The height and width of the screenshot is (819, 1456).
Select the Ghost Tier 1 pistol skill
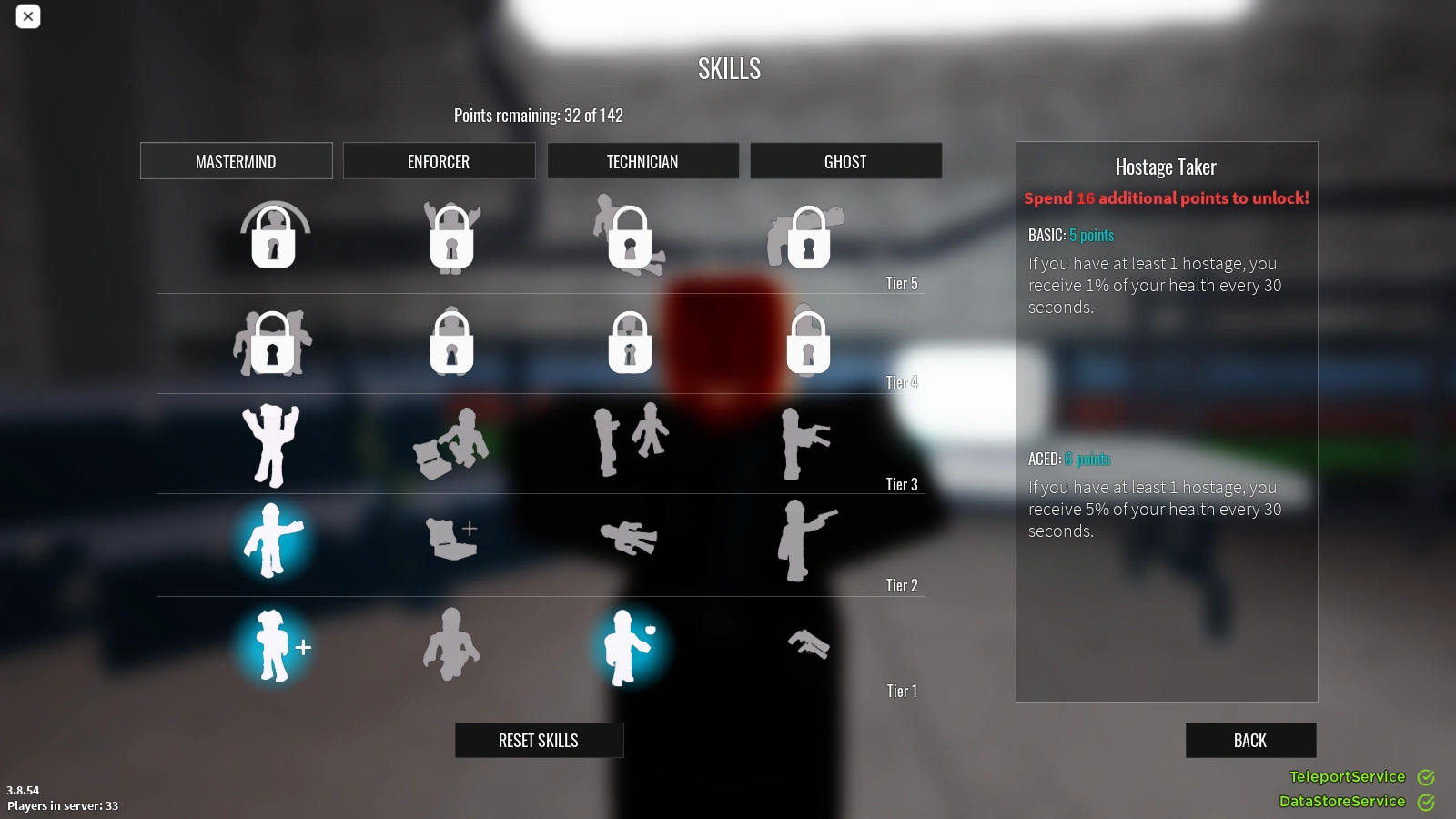[808, 646]
